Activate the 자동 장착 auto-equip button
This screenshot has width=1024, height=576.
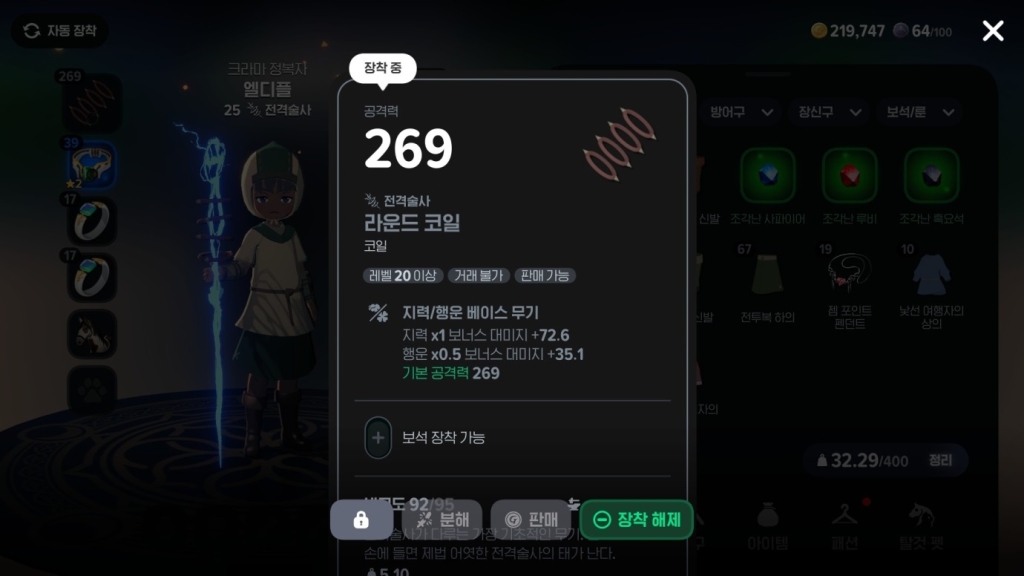tap(60, 31)
